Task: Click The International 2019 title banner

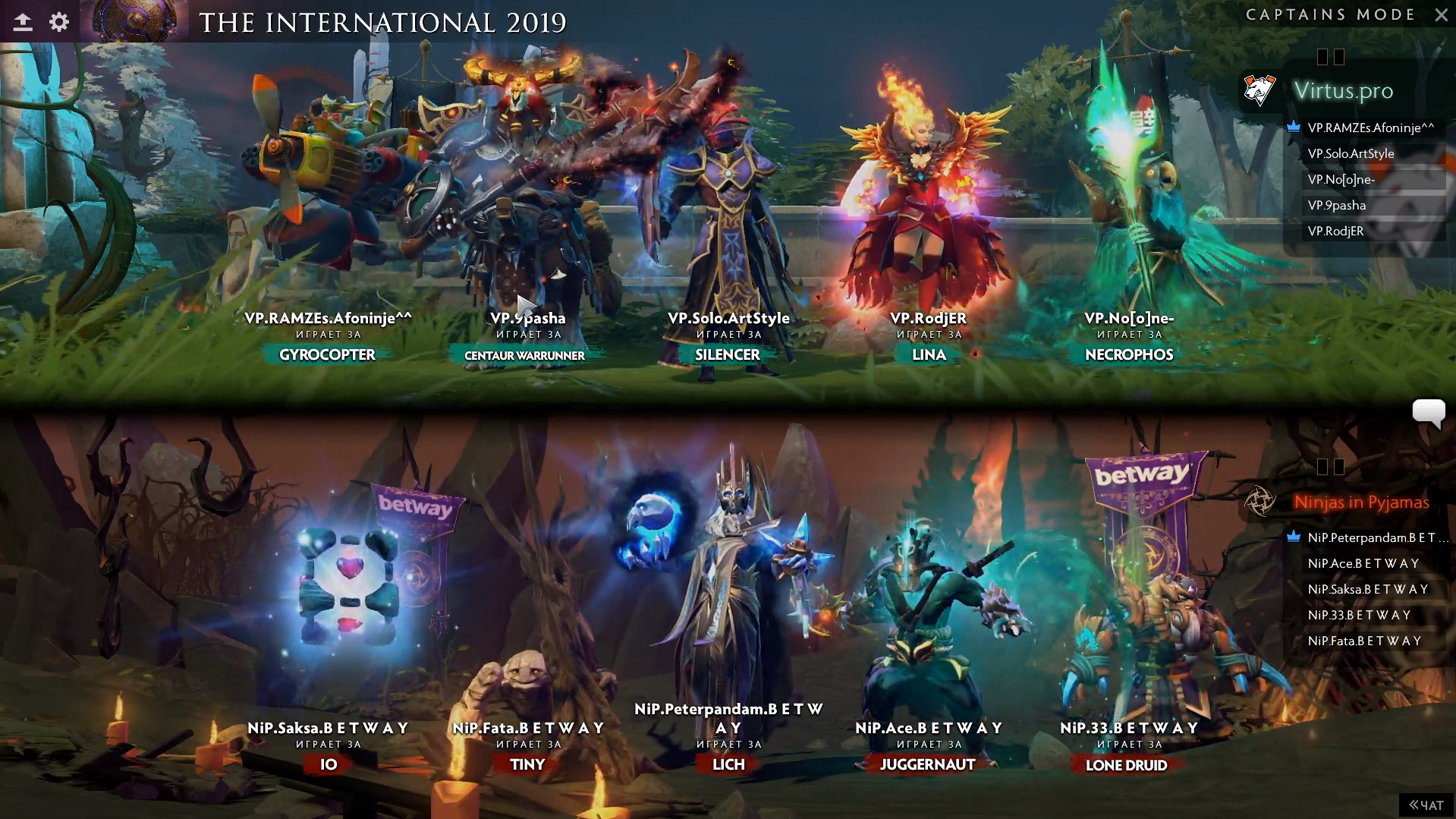Action: click(x=382, y=22)
